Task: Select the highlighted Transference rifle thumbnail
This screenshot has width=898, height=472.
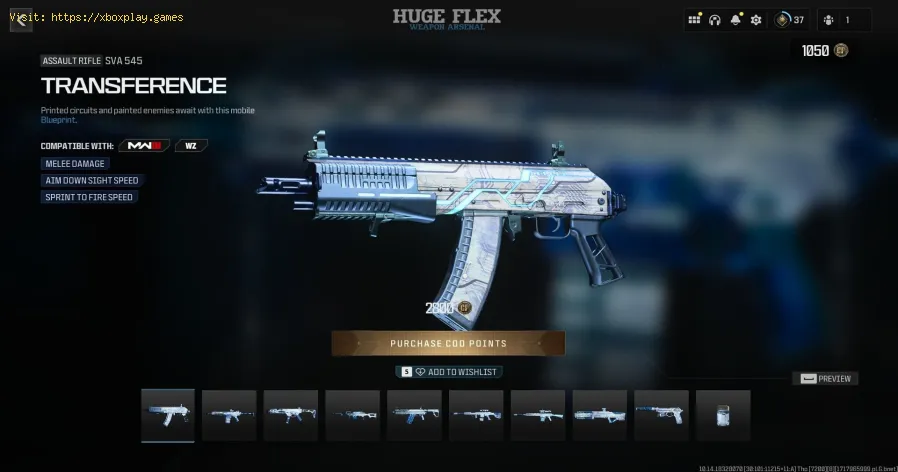Action: tap(168, 415)
